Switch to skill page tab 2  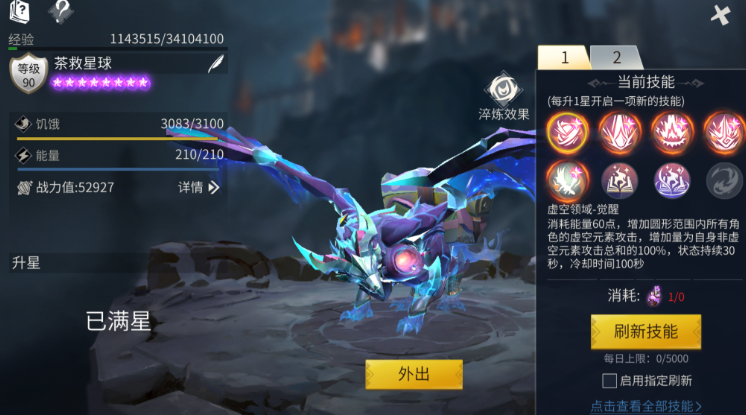[616, 58]
